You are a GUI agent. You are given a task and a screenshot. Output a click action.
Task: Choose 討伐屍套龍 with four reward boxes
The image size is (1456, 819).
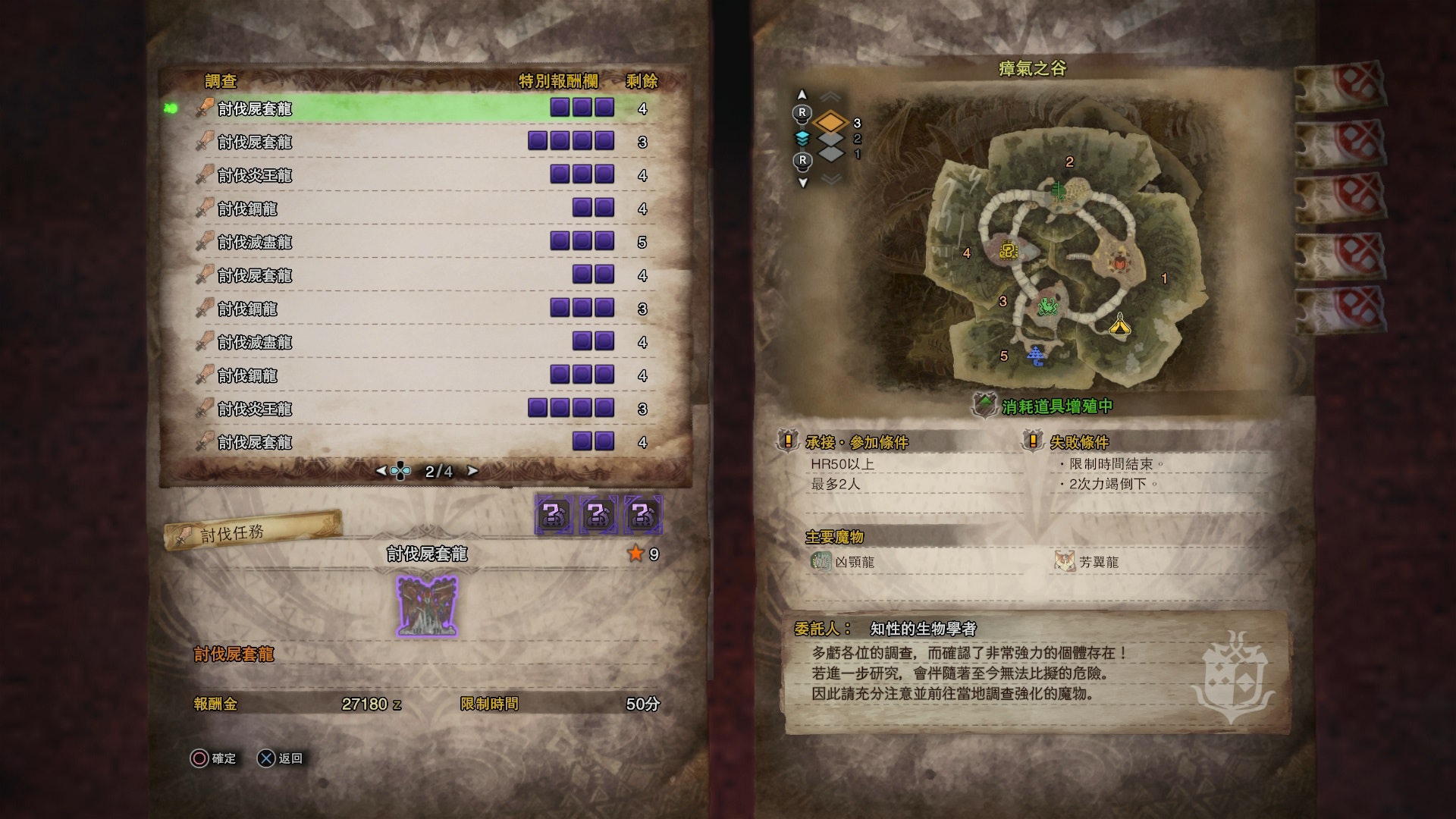coord(409,142)
